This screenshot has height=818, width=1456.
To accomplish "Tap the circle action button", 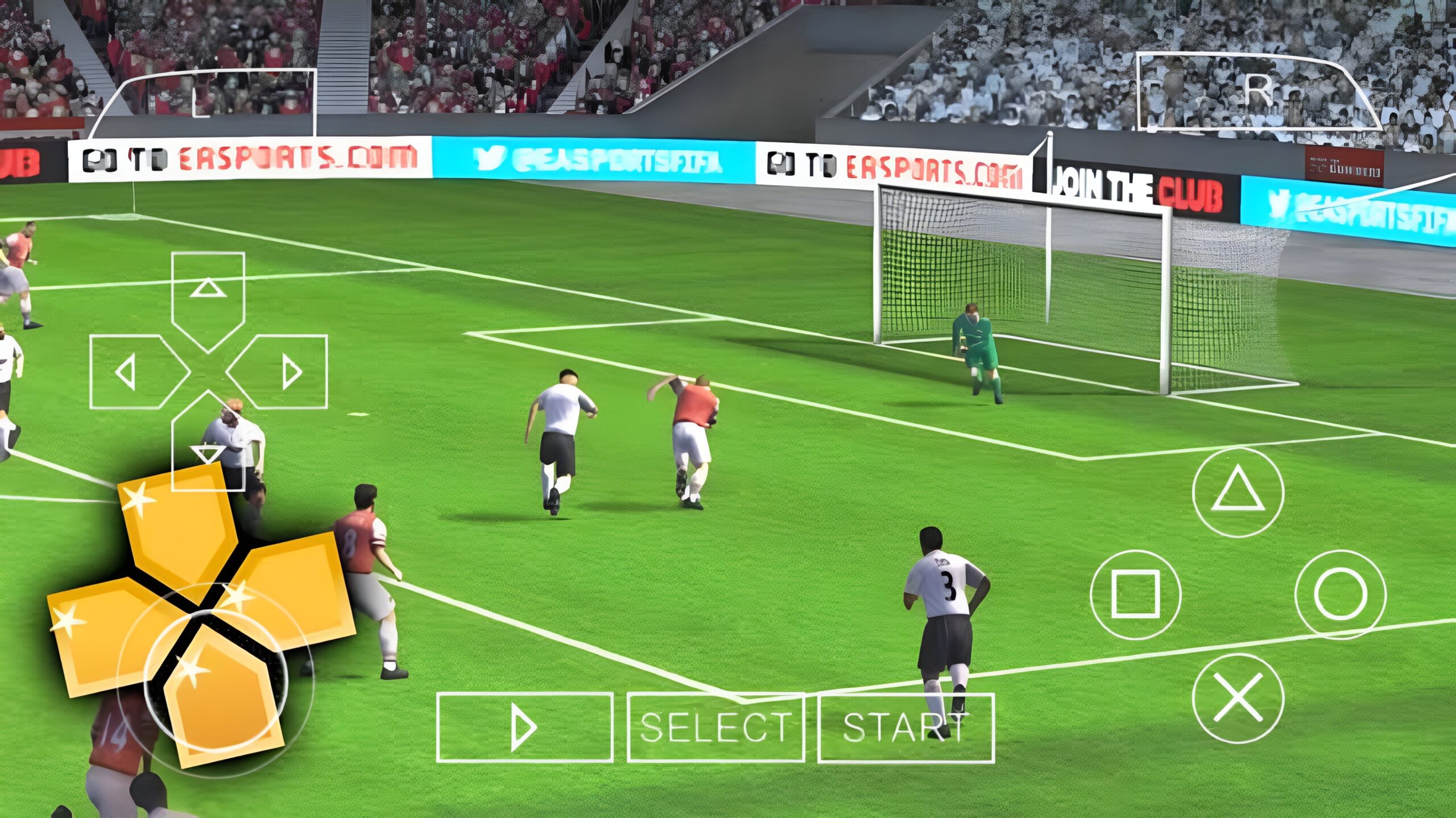I will [x=1340, y=595].
